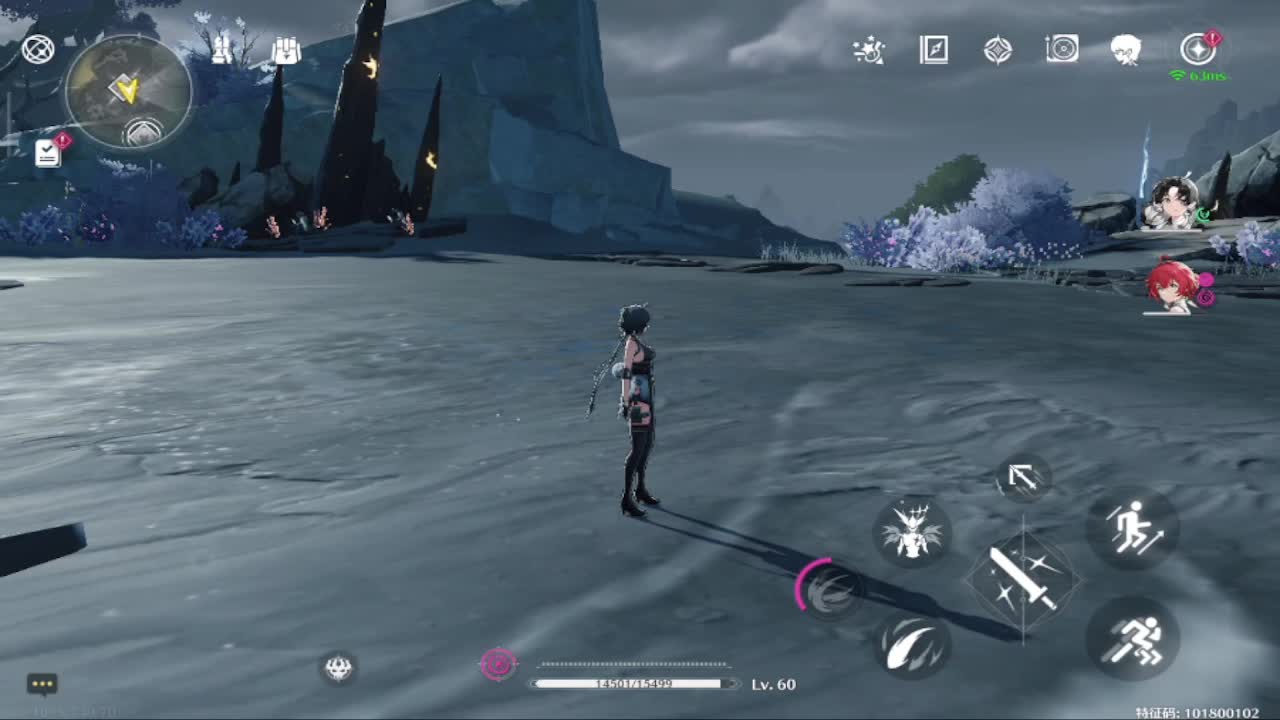Image resolution: width=1280 pixels, height=720 pixels.
Task: Open the chat speech bubble
Action: [42, 684]
